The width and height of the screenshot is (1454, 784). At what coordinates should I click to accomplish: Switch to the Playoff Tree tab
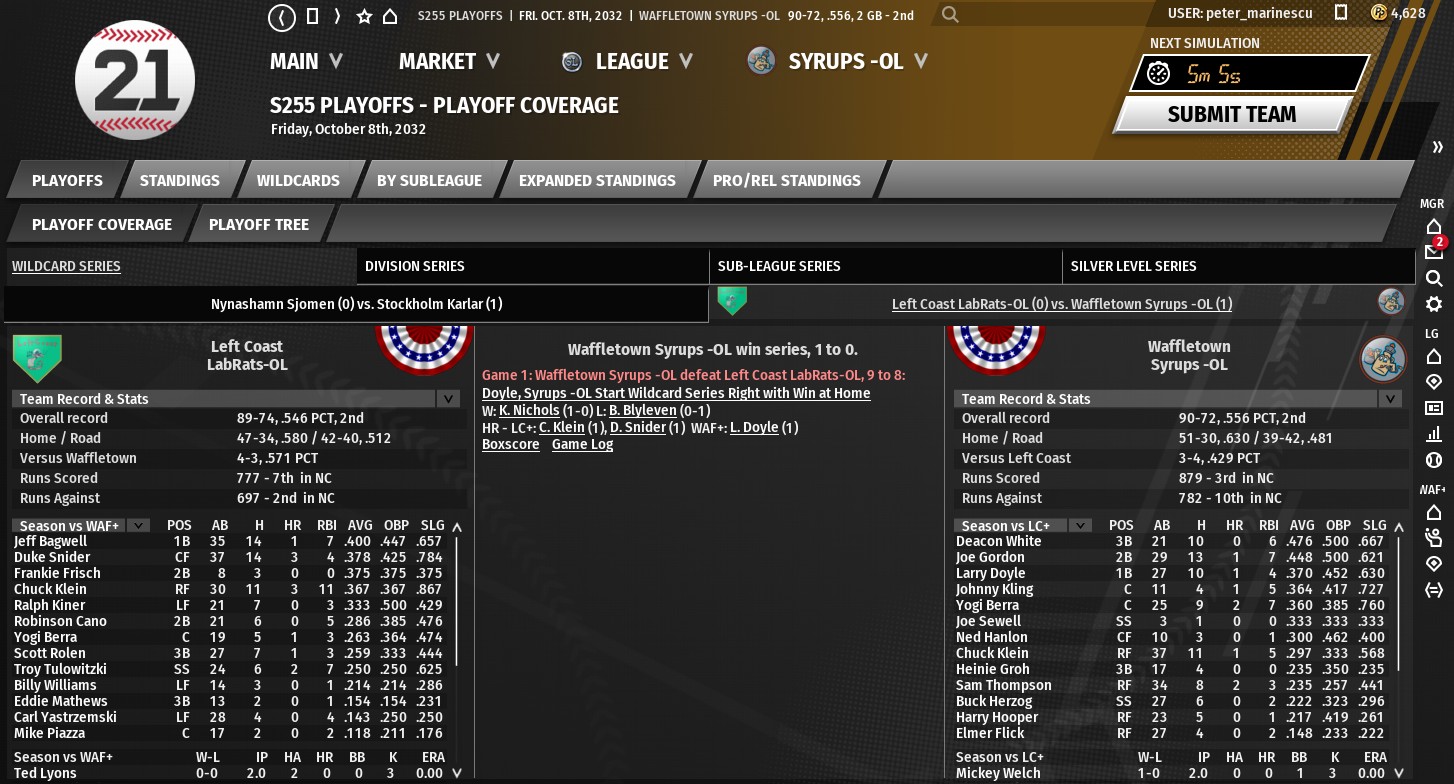(x=258, y=225)
